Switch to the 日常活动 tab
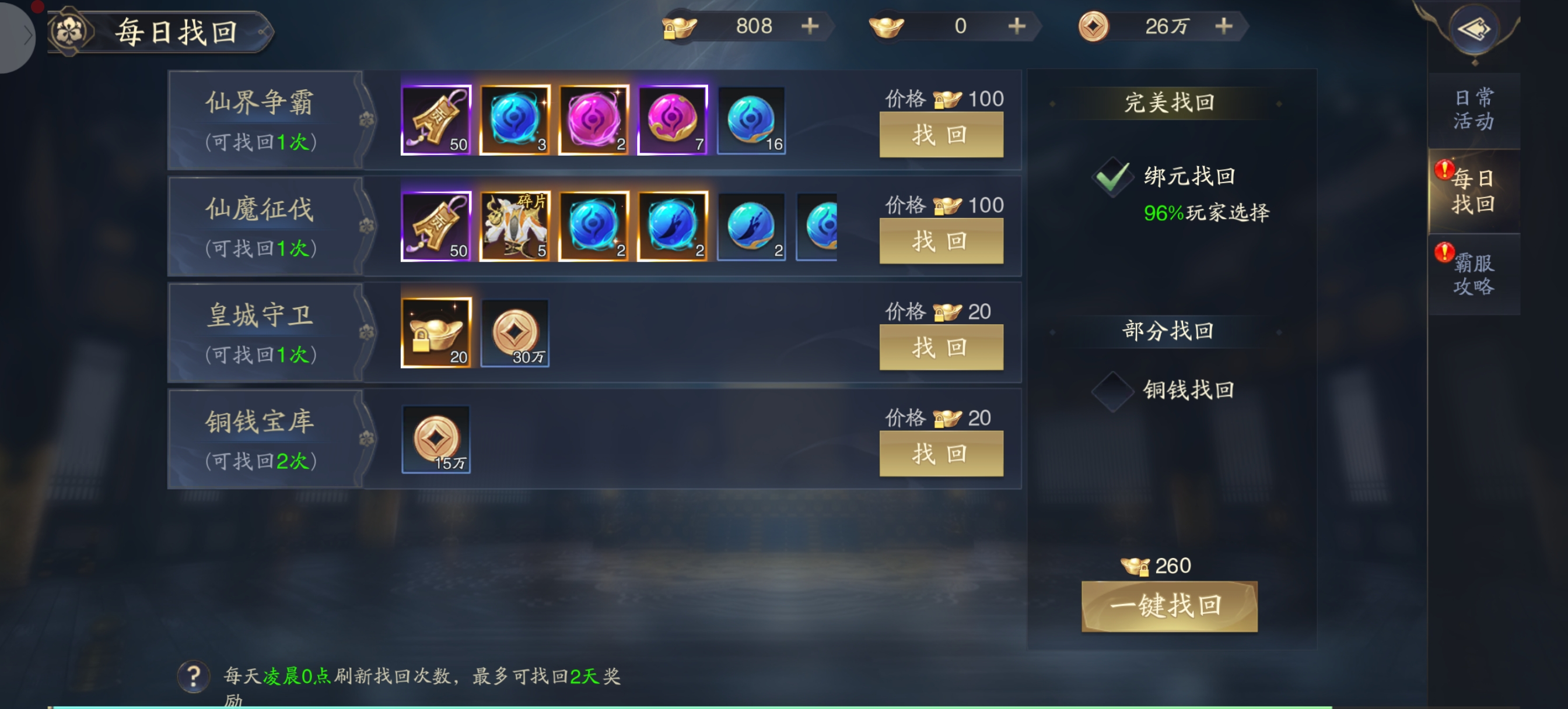 coord(1473,110)
